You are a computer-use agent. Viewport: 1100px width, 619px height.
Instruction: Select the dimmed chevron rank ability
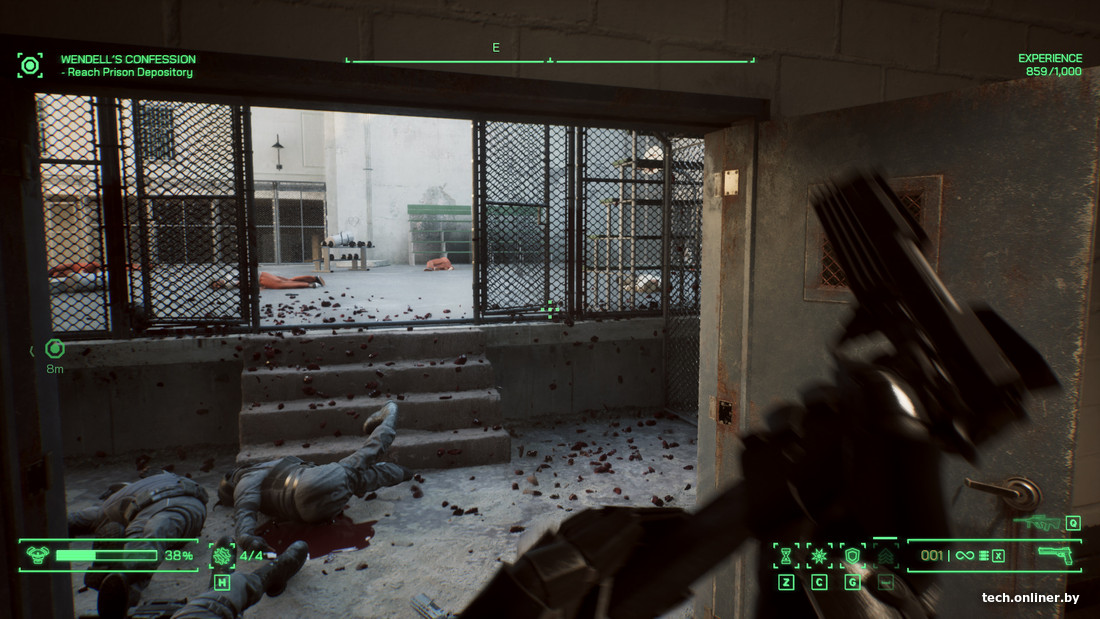pyautogui.click(x=885, y=556)
